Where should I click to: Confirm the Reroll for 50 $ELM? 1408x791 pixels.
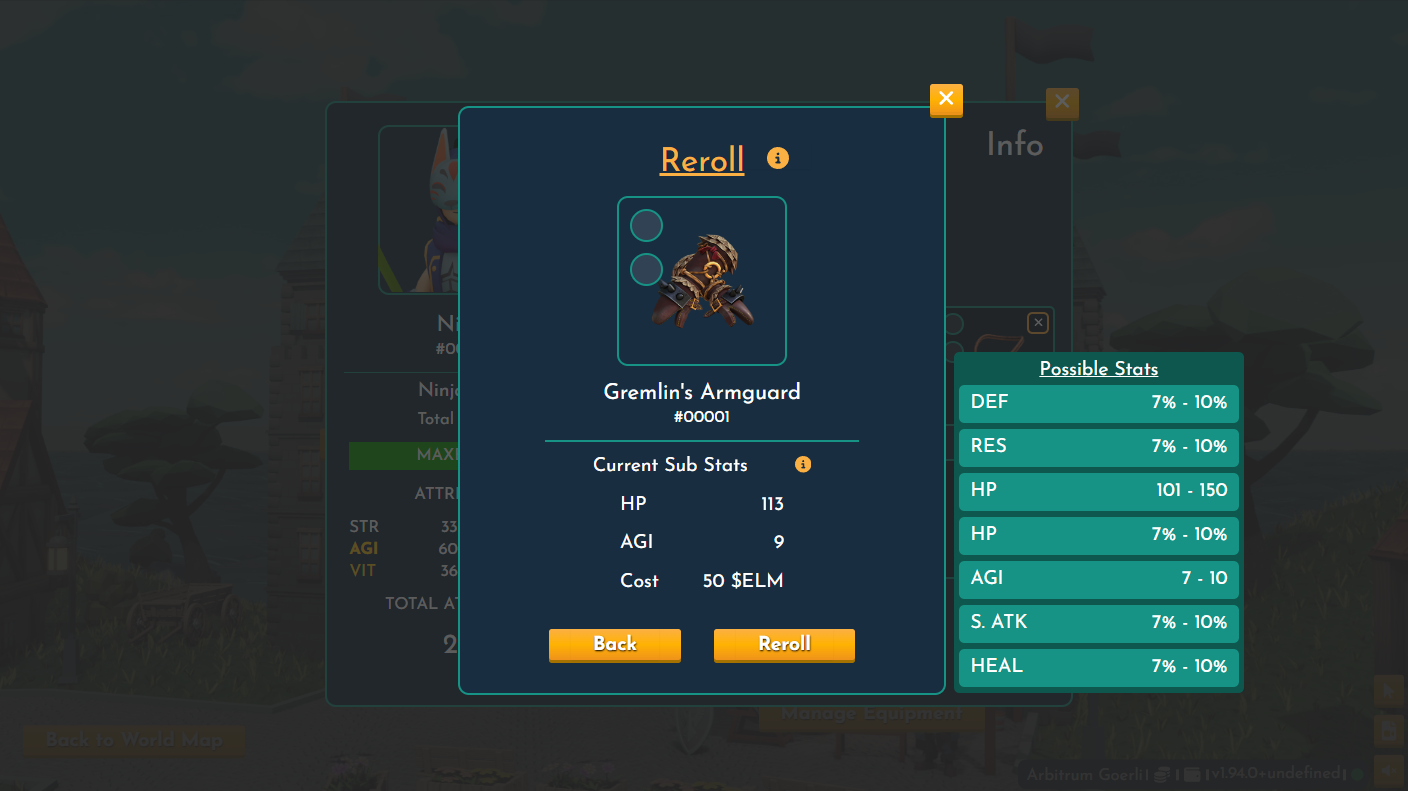coord(784,644)
